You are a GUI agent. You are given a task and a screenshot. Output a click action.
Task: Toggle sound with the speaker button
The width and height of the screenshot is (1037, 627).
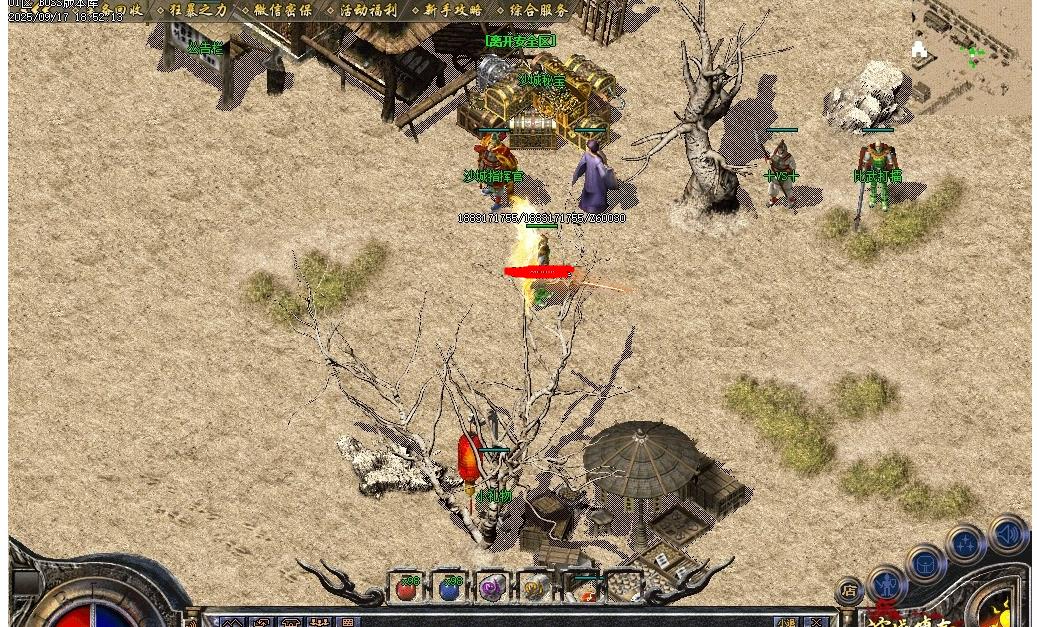pos(1008,534)
